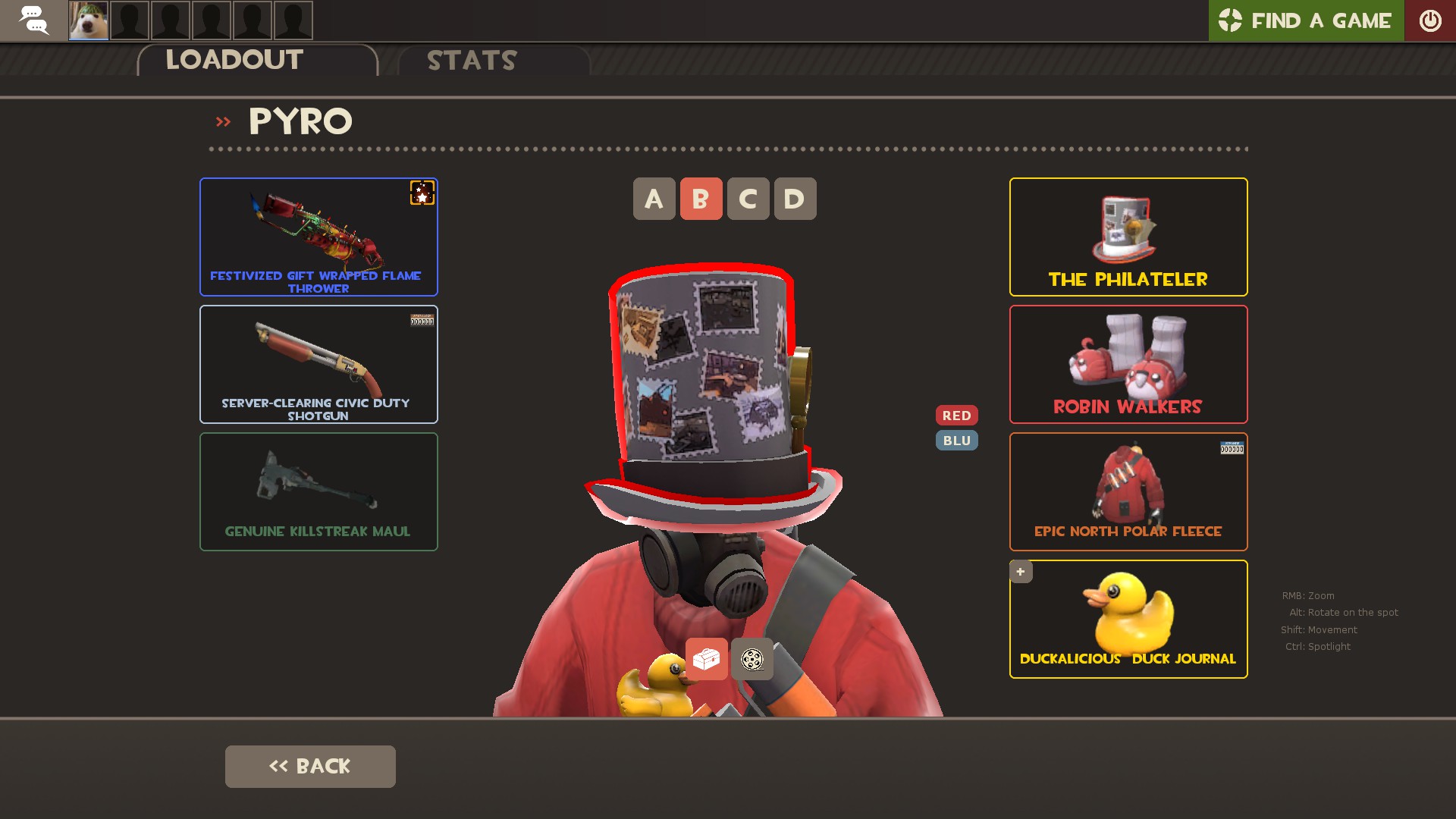Screen dimensions: 1456x819
Task: Click the red power quit button
Action: (x=1430, y=20)
